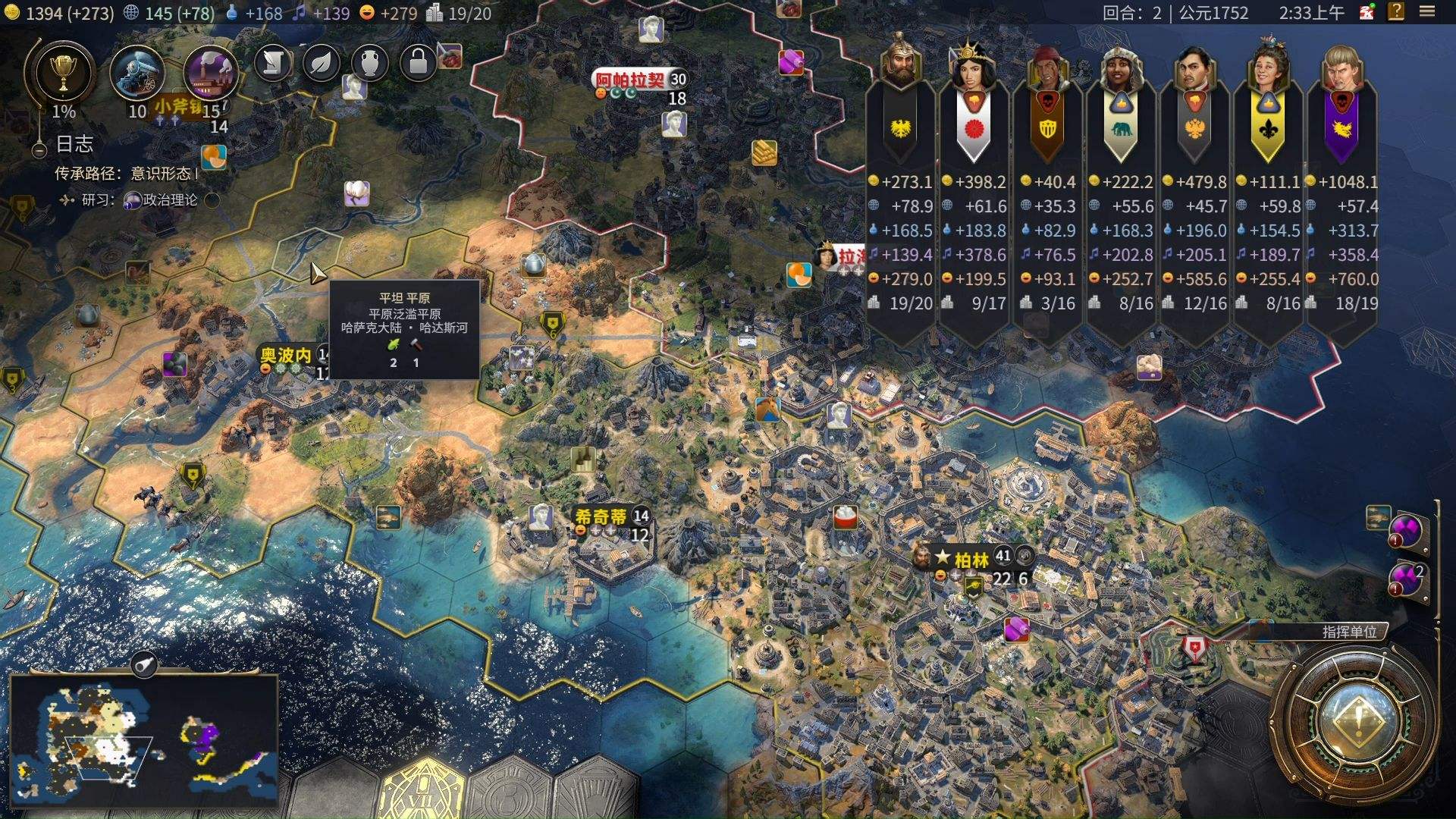Click the leaf icon button

(x=321, y=63)
